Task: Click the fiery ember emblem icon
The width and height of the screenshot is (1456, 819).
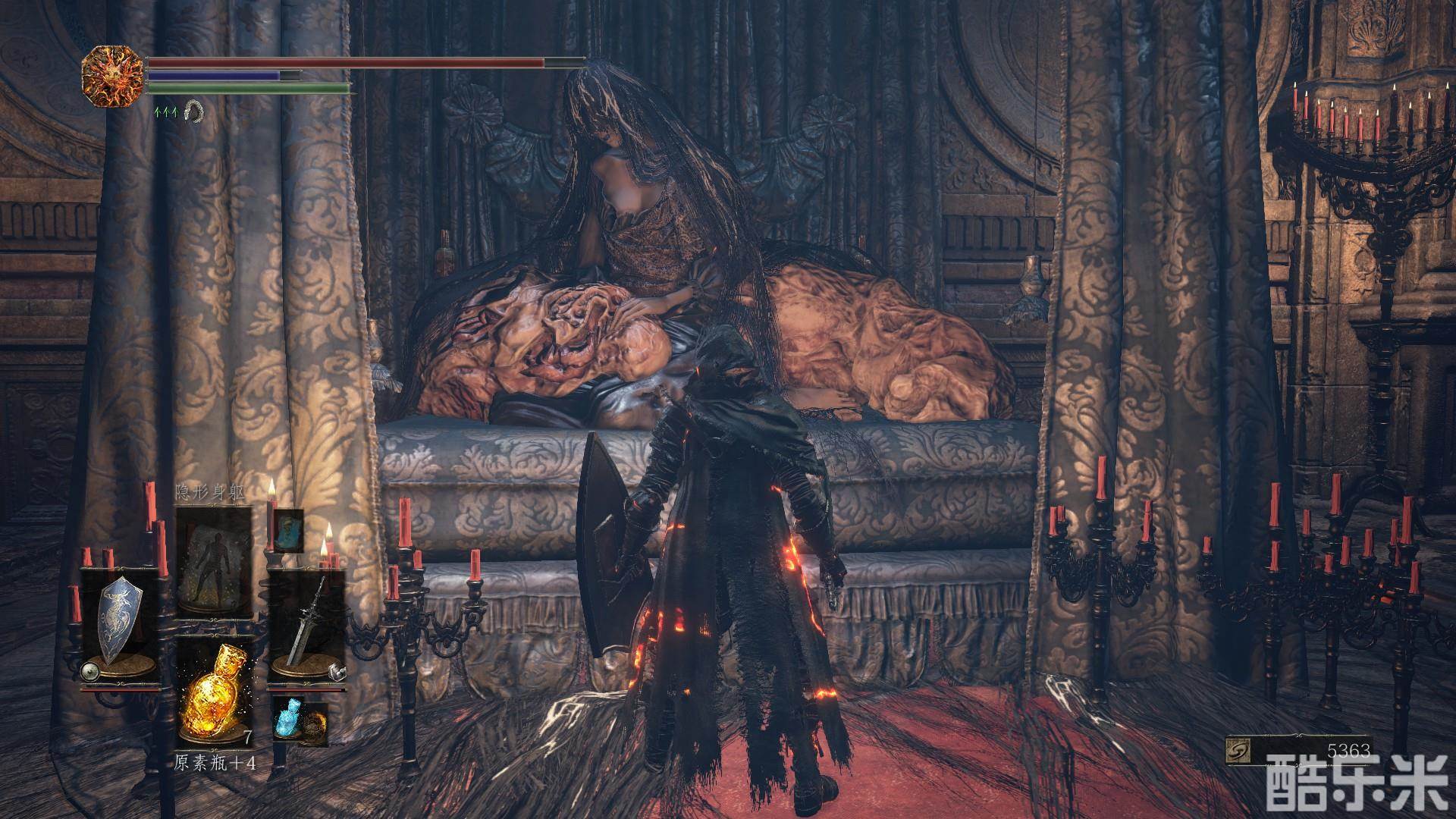Action: click(113, 76)
